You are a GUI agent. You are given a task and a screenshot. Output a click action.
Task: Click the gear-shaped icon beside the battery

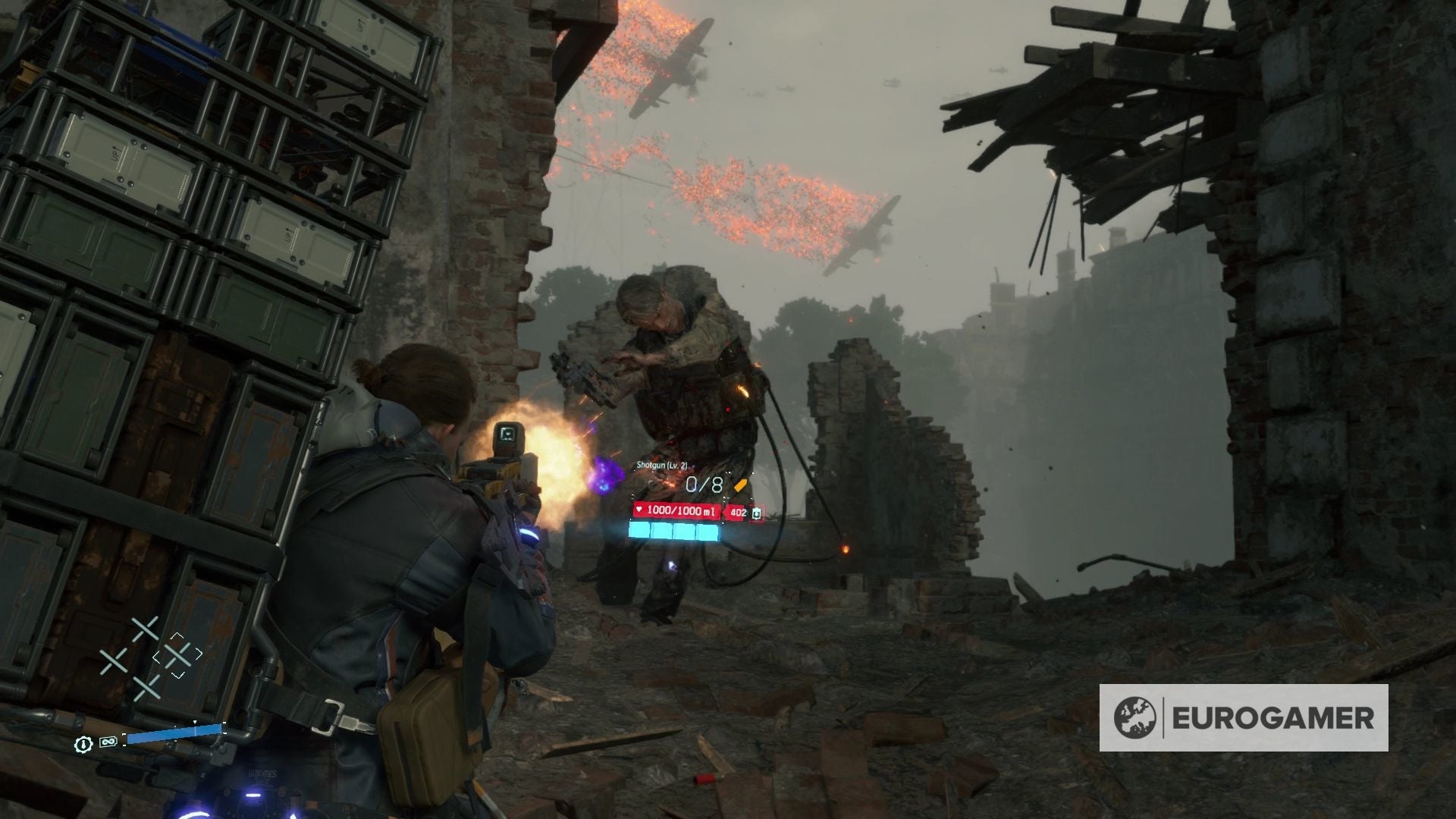pyautogui.click(x=83, y=742)
